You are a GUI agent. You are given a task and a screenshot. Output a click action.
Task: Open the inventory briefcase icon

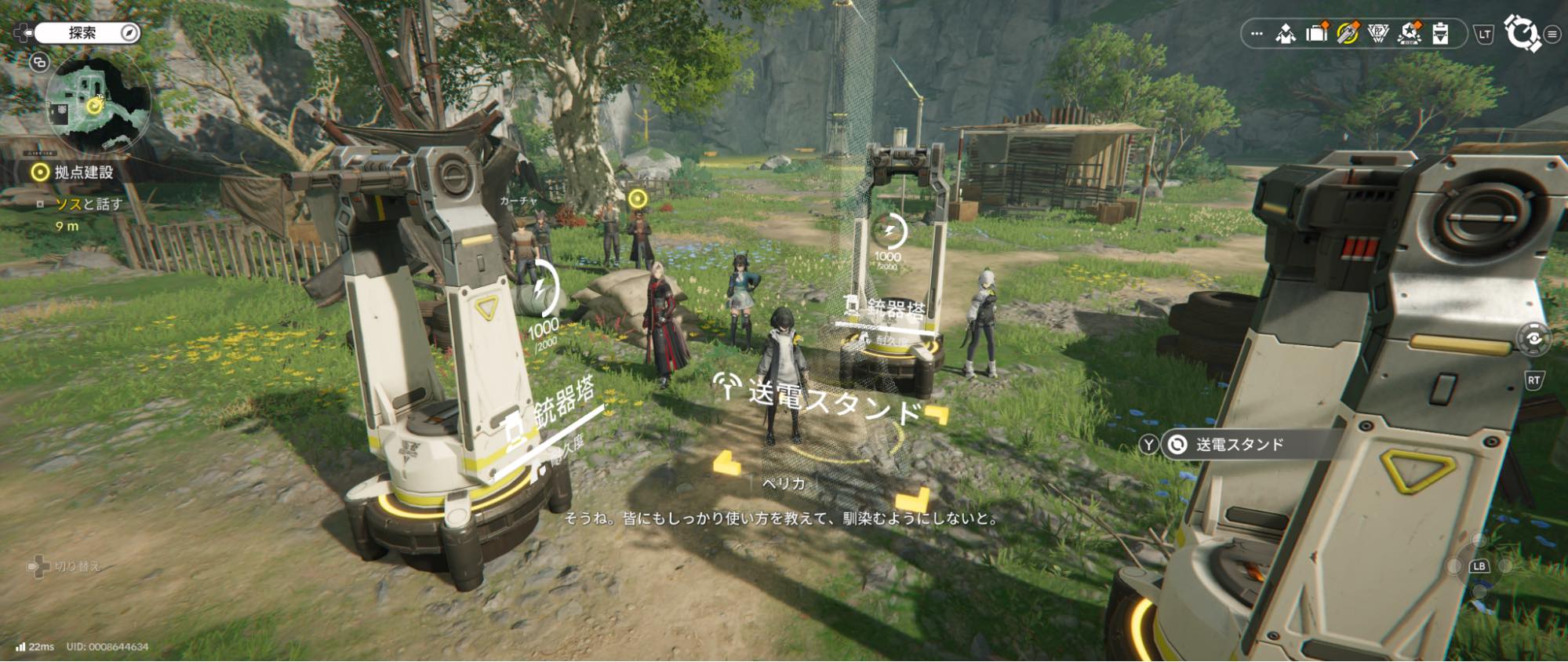(x=1315, y=34)
